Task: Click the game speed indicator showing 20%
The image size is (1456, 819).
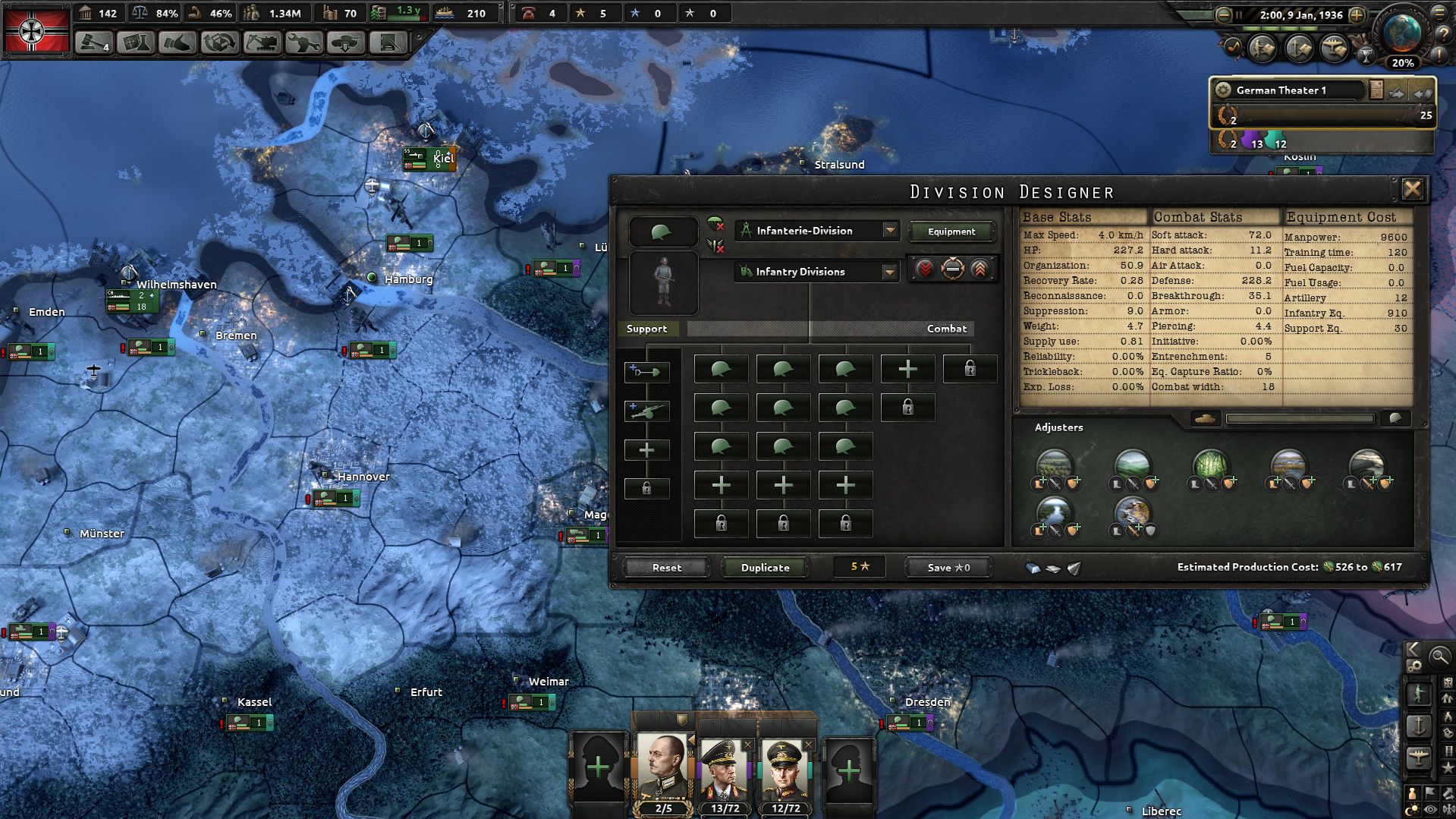Action: pyautogui.click(x=1401, y=64)
